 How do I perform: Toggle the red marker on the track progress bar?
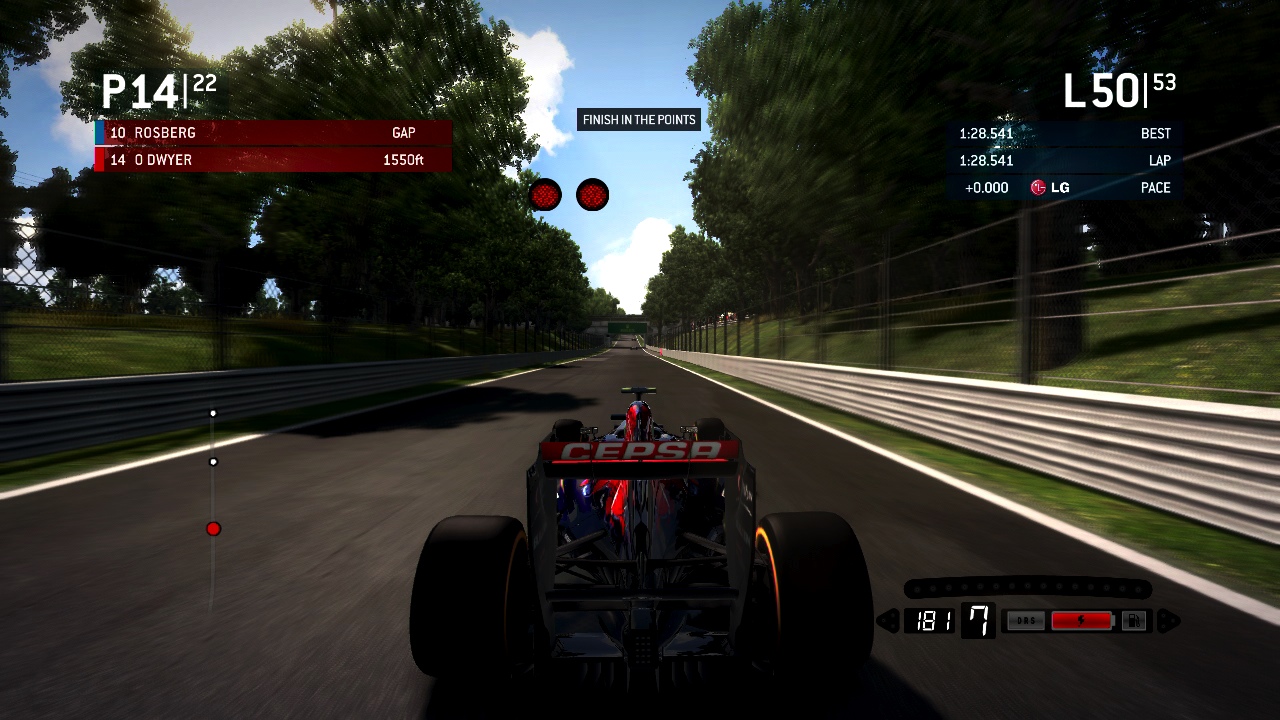pos(213,528)
